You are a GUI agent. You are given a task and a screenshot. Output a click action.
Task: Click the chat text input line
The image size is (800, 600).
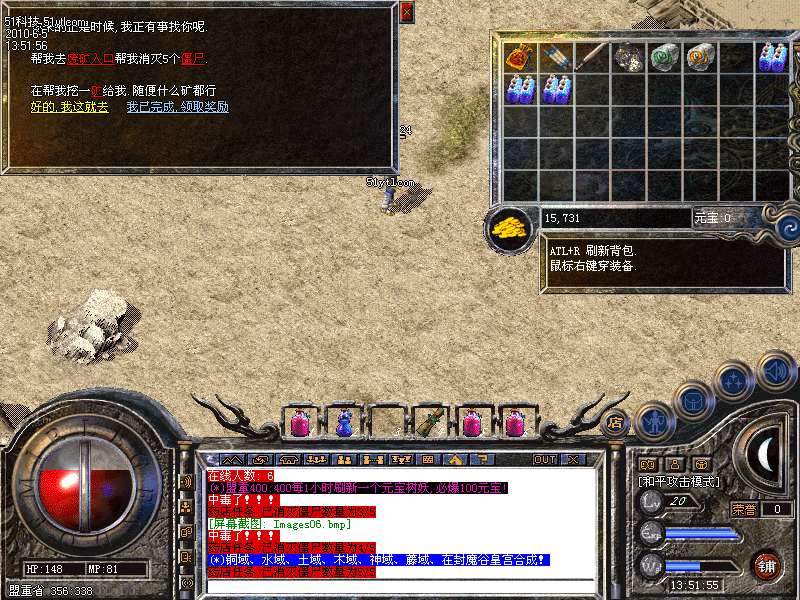point(400,586)
